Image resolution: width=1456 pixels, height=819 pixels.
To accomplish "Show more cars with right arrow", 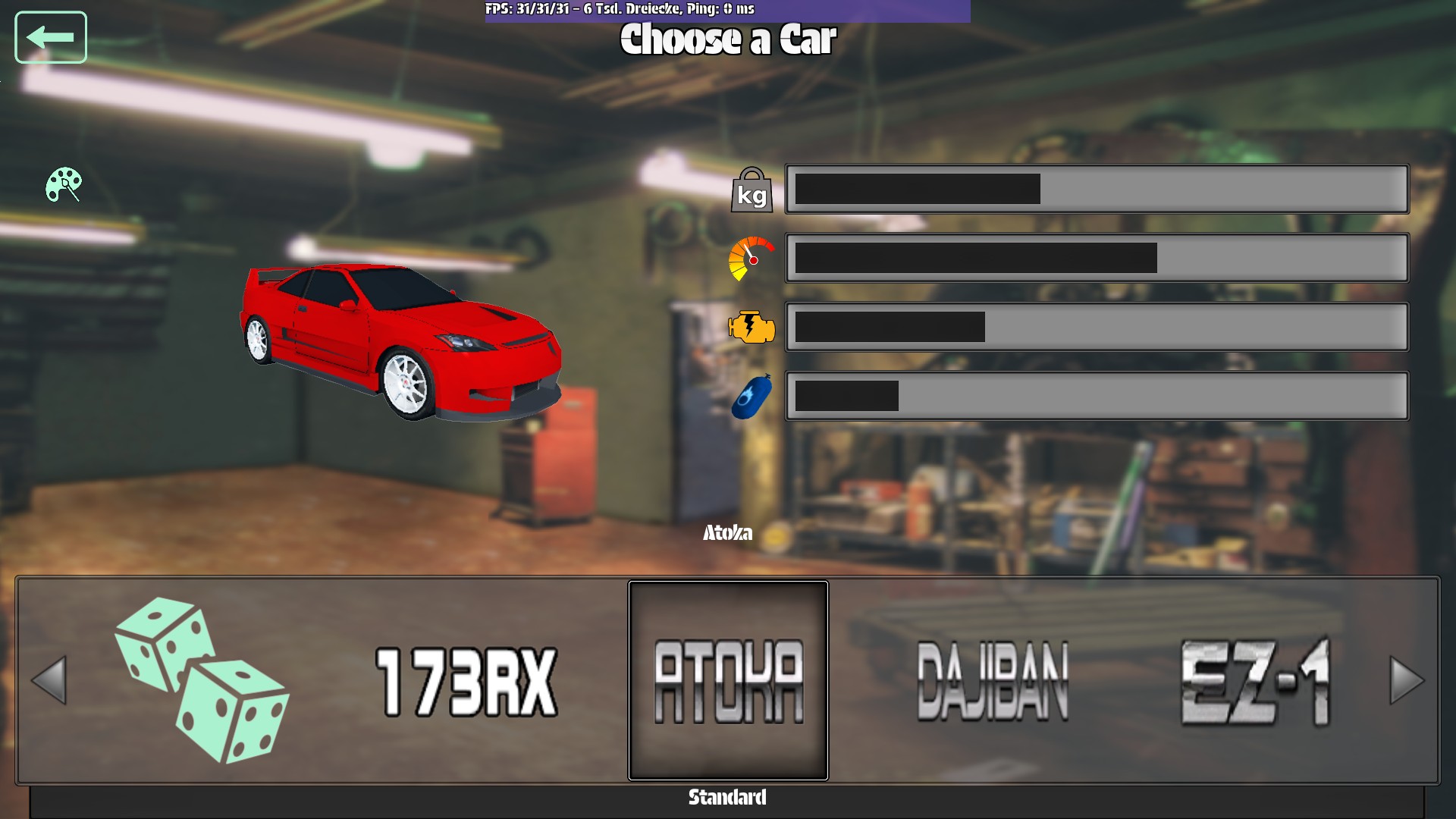I will [x=1407, y=680].
